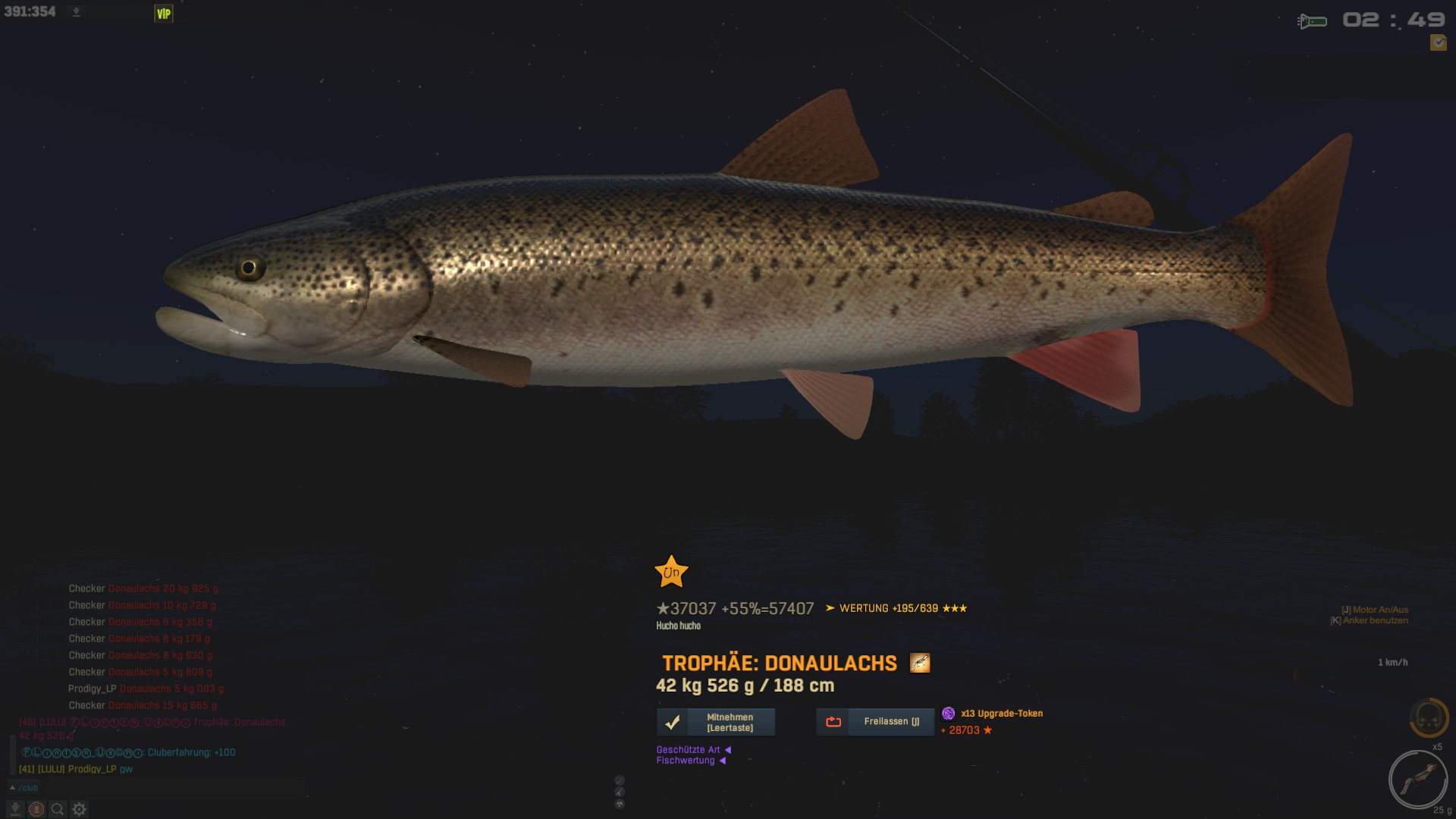The width and height of the screenshot is (1456, 819).
Task: Click the VIP badge at the top
Action: 164,14
